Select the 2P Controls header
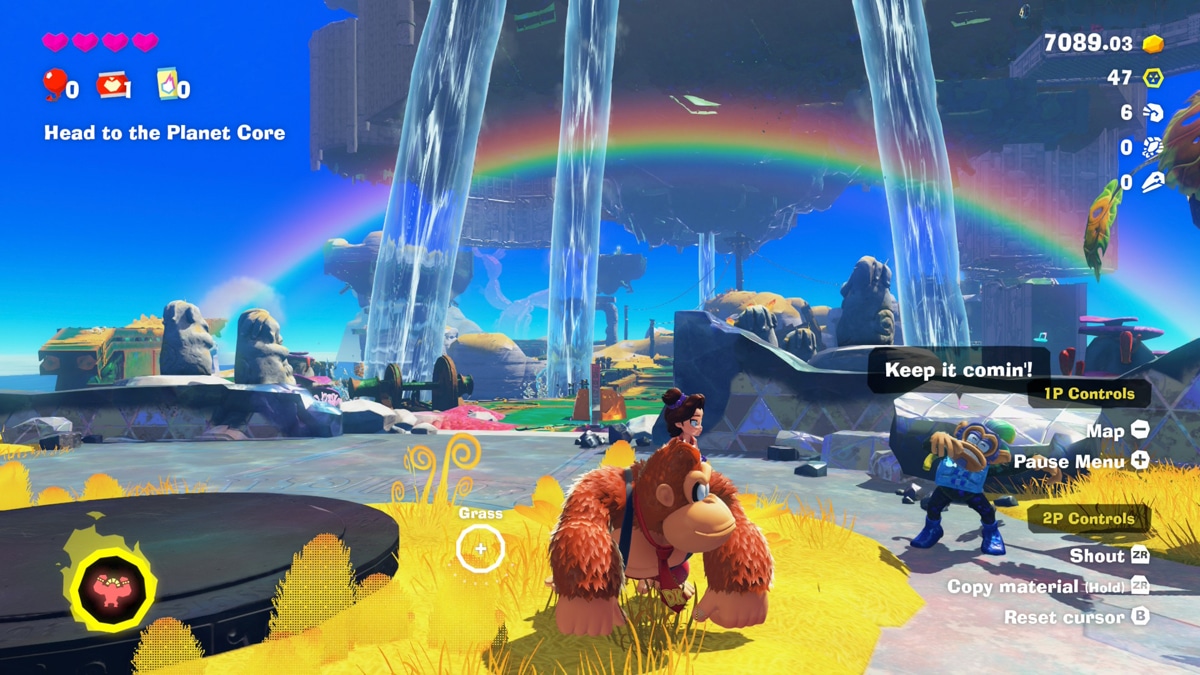The height and width of the screenshot is (675, 1200). [x=1089, y=519]
